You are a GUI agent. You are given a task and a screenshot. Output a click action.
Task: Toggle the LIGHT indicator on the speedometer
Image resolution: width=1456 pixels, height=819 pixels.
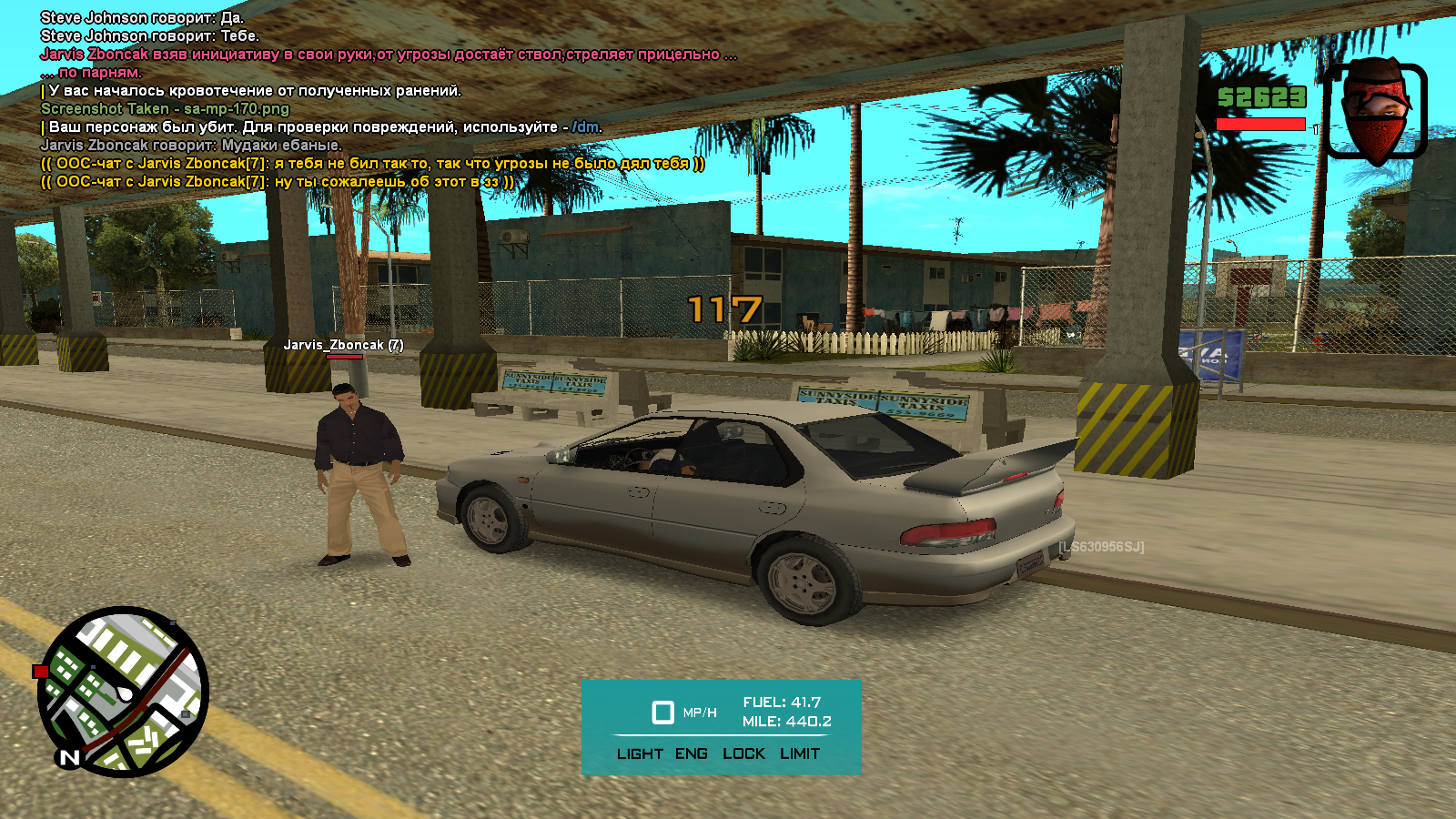click(x=640, y=753)
